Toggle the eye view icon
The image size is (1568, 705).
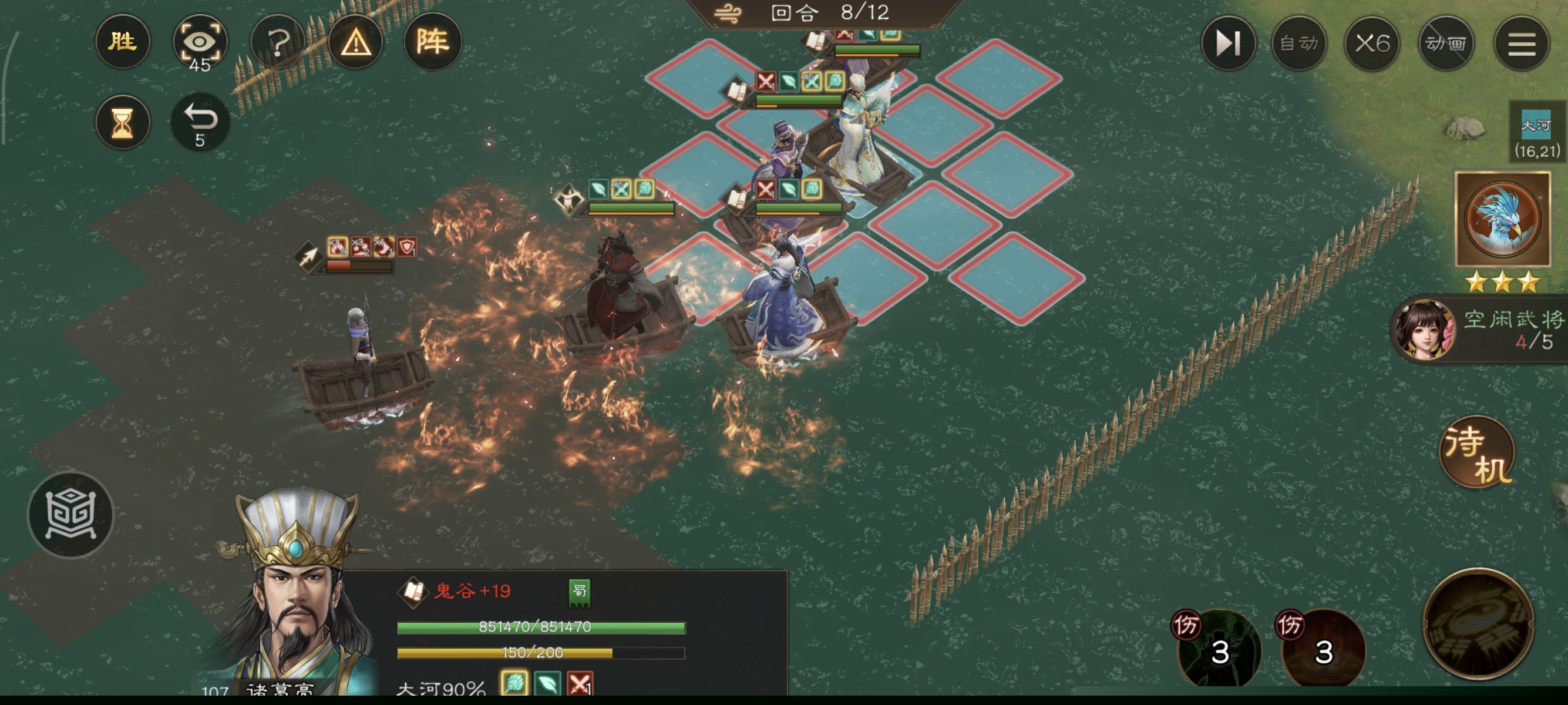(x=200, y=43)
